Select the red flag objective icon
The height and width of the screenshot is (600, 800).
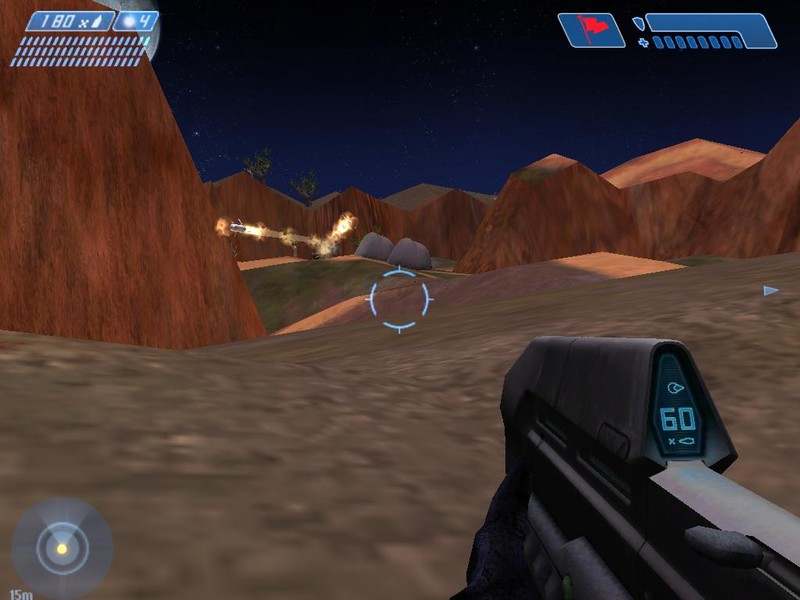tap(590, 29)
